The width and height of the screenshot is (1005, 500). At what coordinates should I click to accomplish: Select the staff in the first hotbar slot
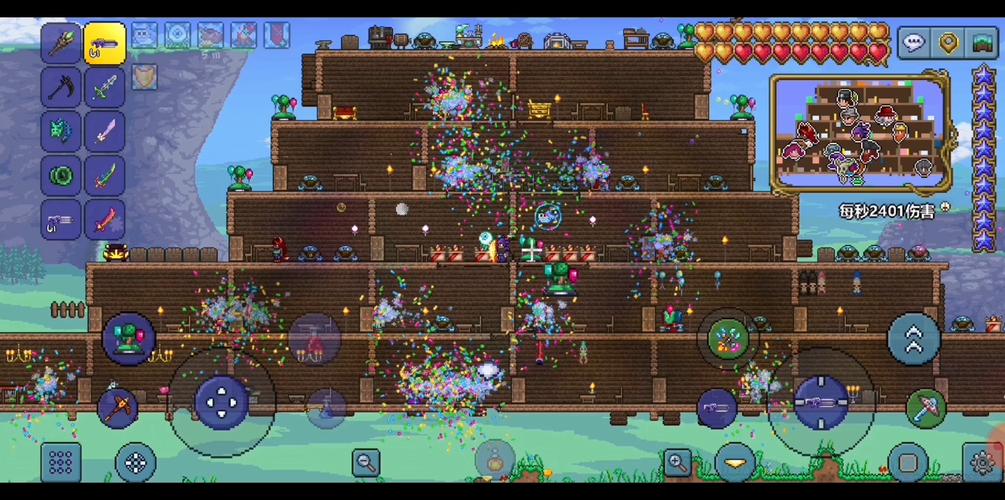pyautogui.click(x=61, y=43)
